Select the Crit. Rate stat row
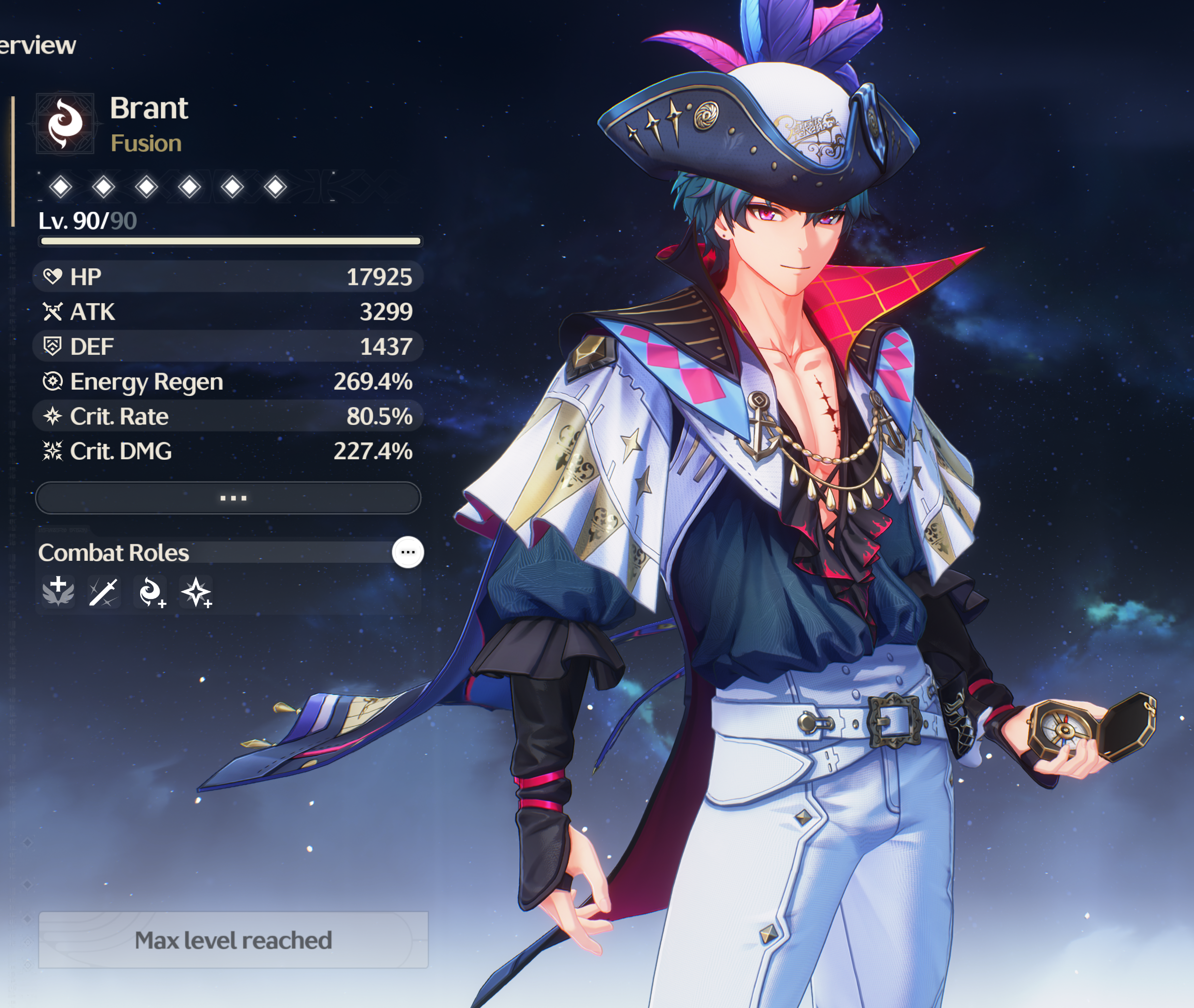This screenshot has width=1194, height=1008. point(227,417)
